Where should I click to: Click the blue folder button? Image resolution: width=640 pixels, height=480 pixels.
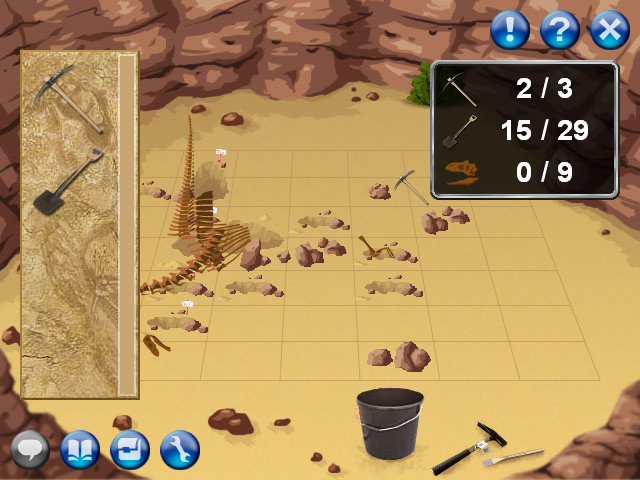point(130,450)
